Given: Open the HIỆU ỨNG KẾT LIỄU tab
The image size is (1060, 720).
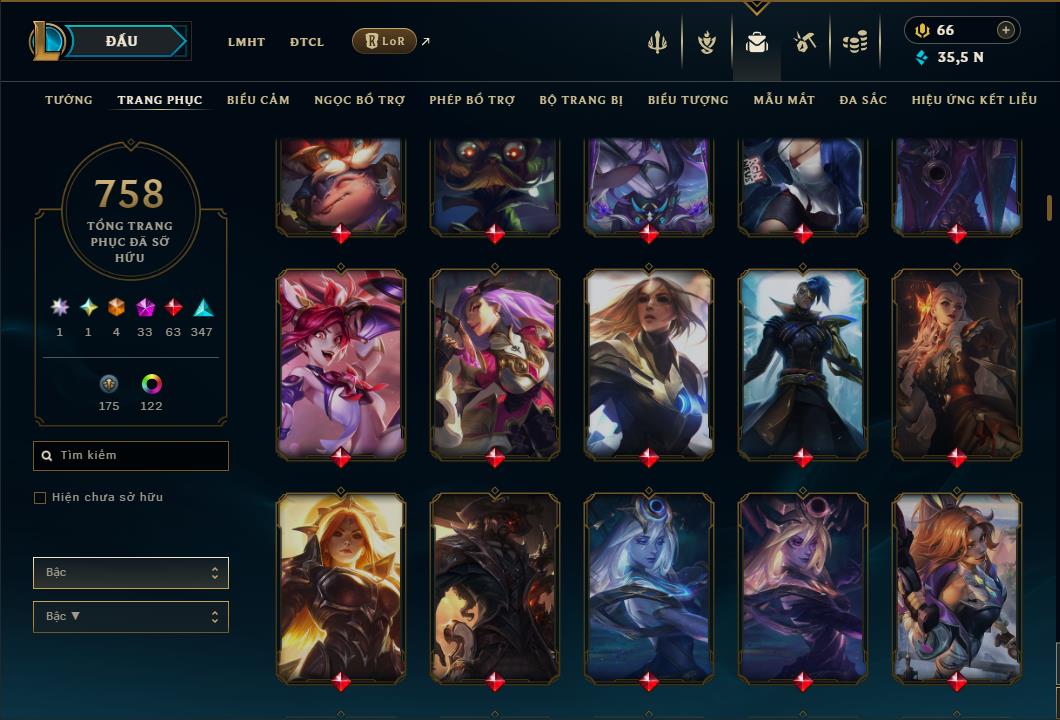Looking at the screenshot, I should point(976,100).
